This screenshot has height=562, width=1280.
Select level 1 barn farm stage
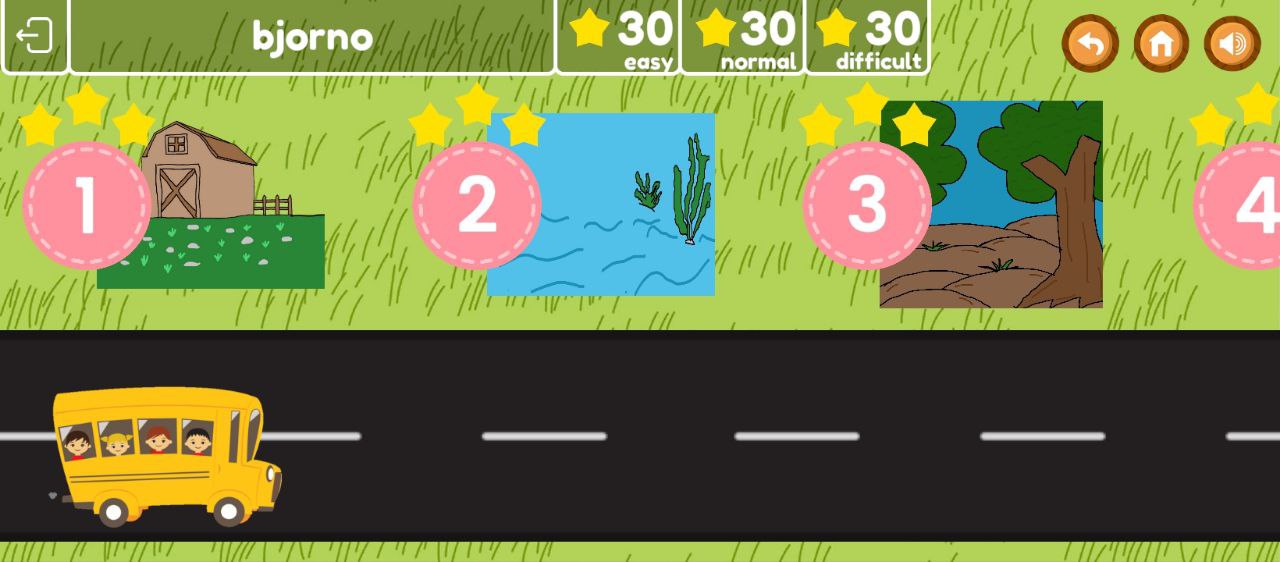click(87, 205)
